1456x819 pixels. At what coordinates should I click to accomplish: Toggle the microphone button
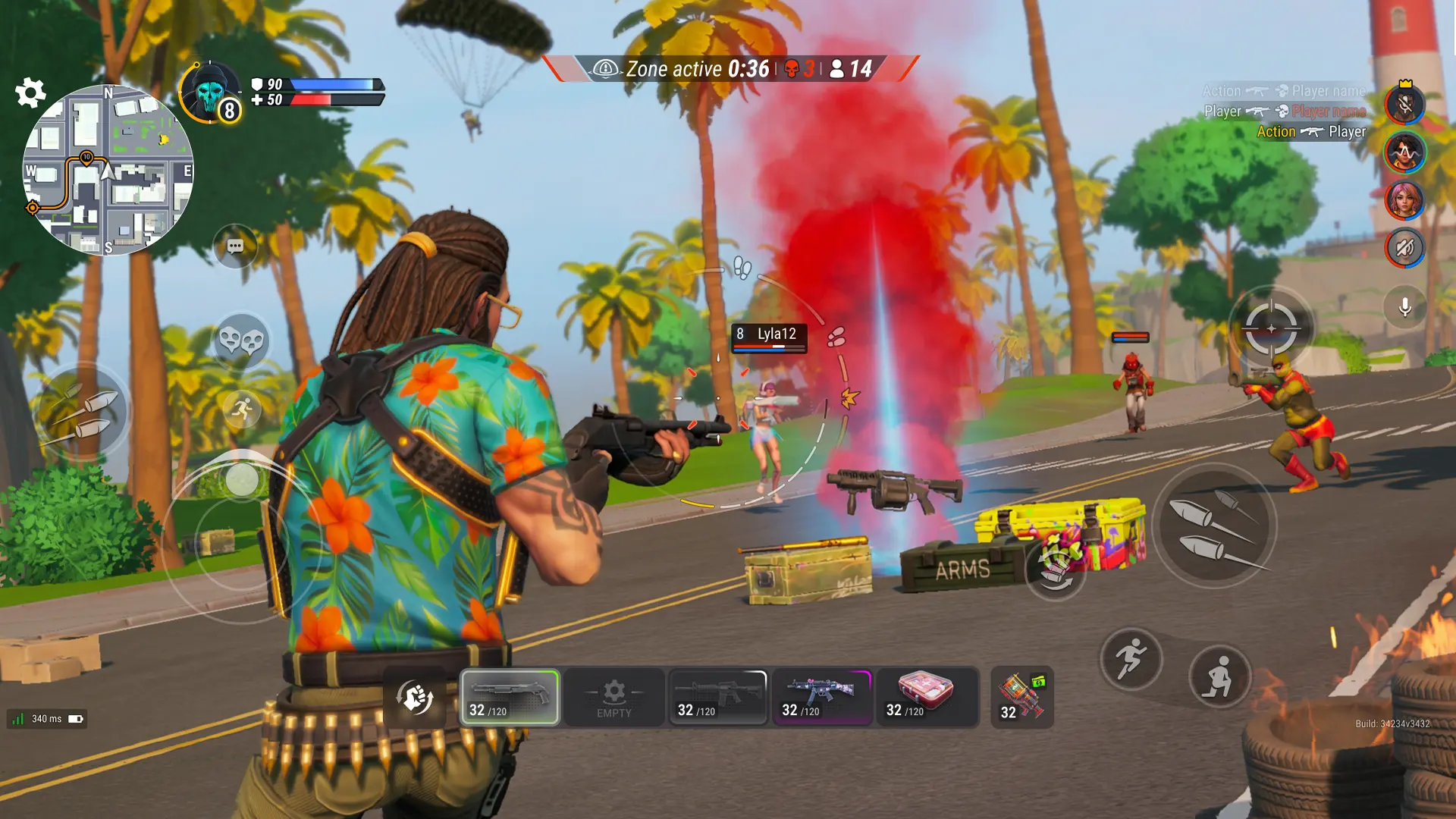point(1404,307)
